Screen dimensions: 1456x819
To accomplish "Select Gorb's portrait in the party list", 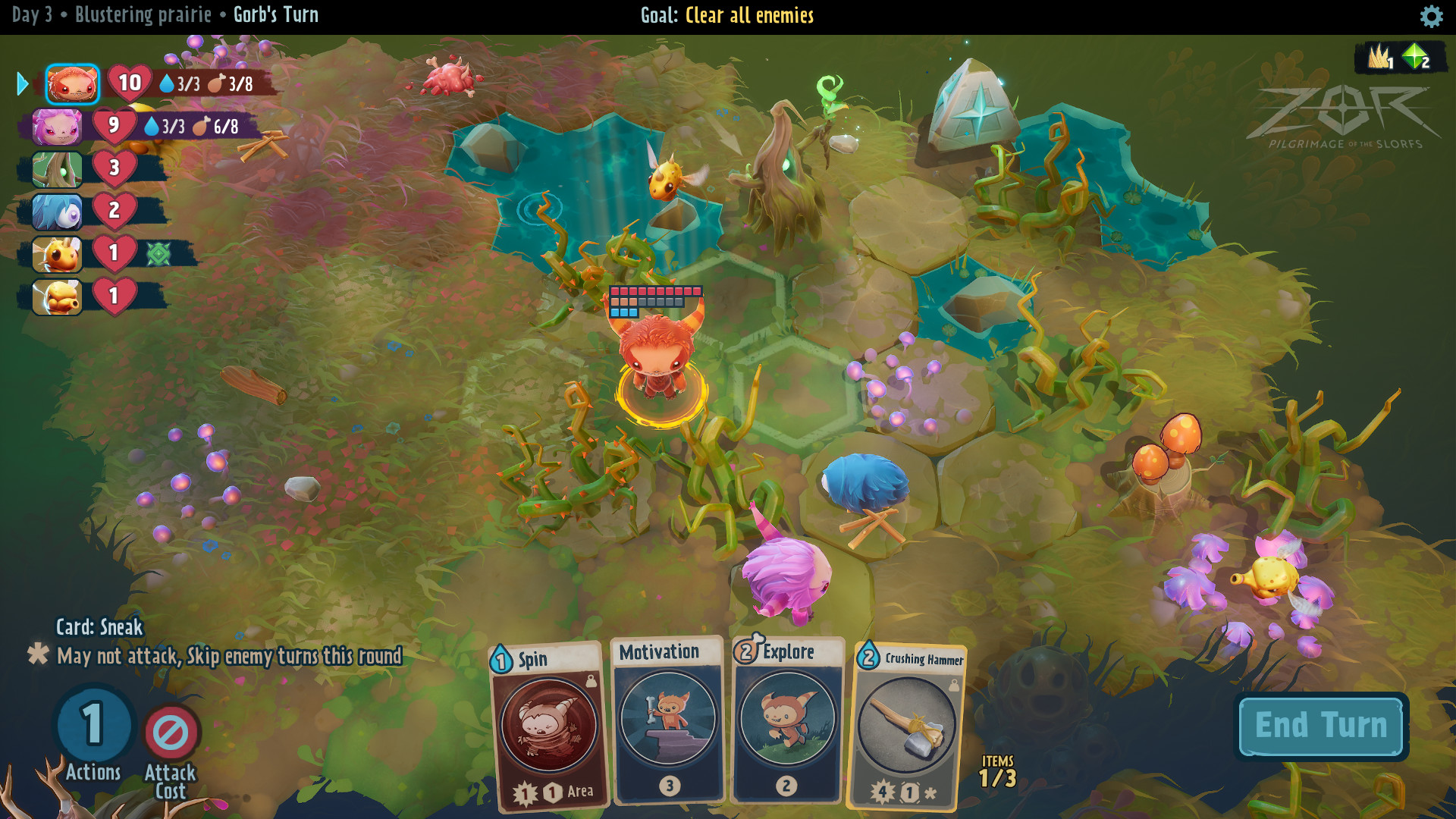I will (x=73, y=85).
